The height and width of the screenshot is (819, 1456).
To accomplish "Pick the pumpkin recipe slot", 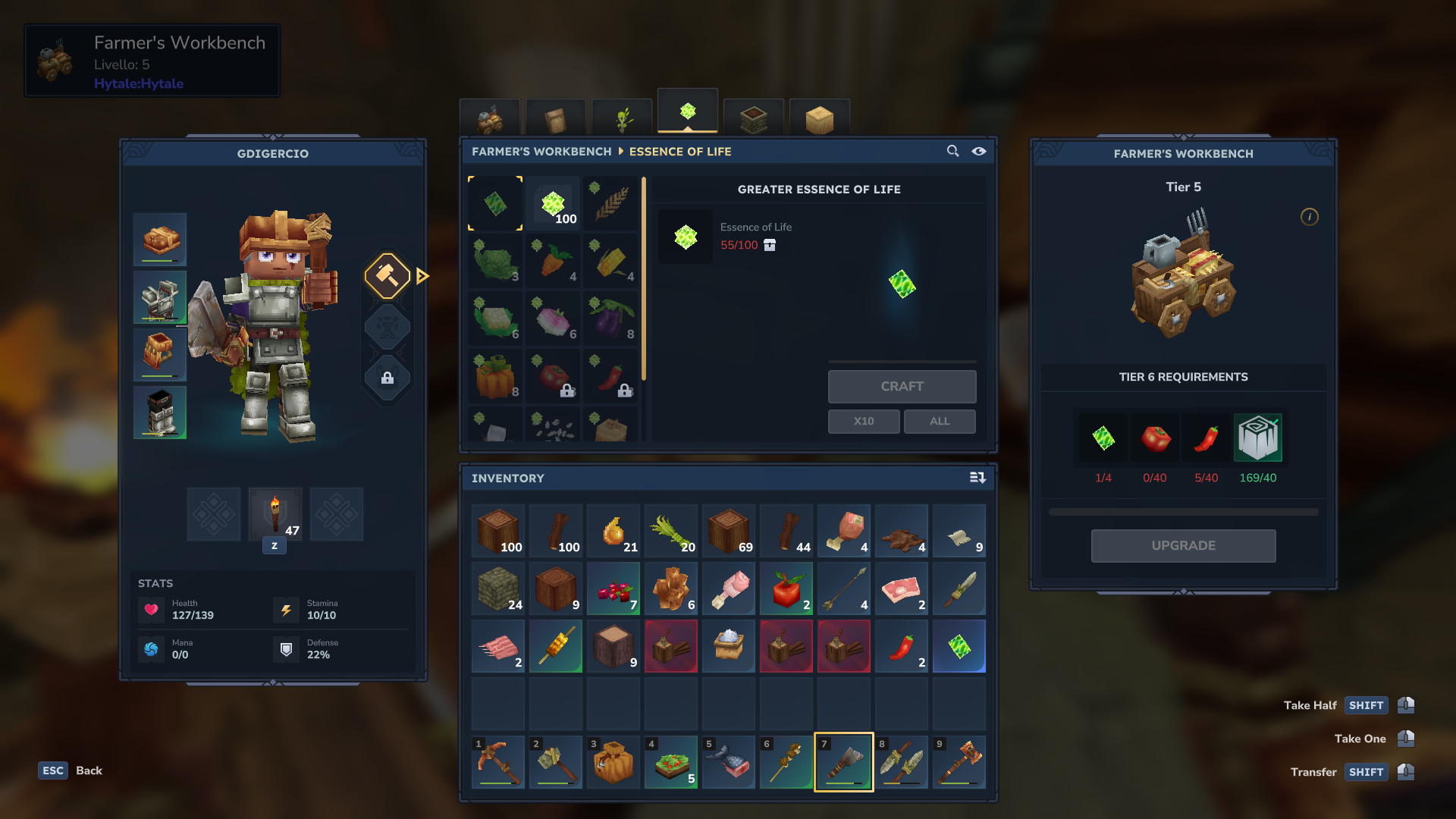I will tap(496, 377).
